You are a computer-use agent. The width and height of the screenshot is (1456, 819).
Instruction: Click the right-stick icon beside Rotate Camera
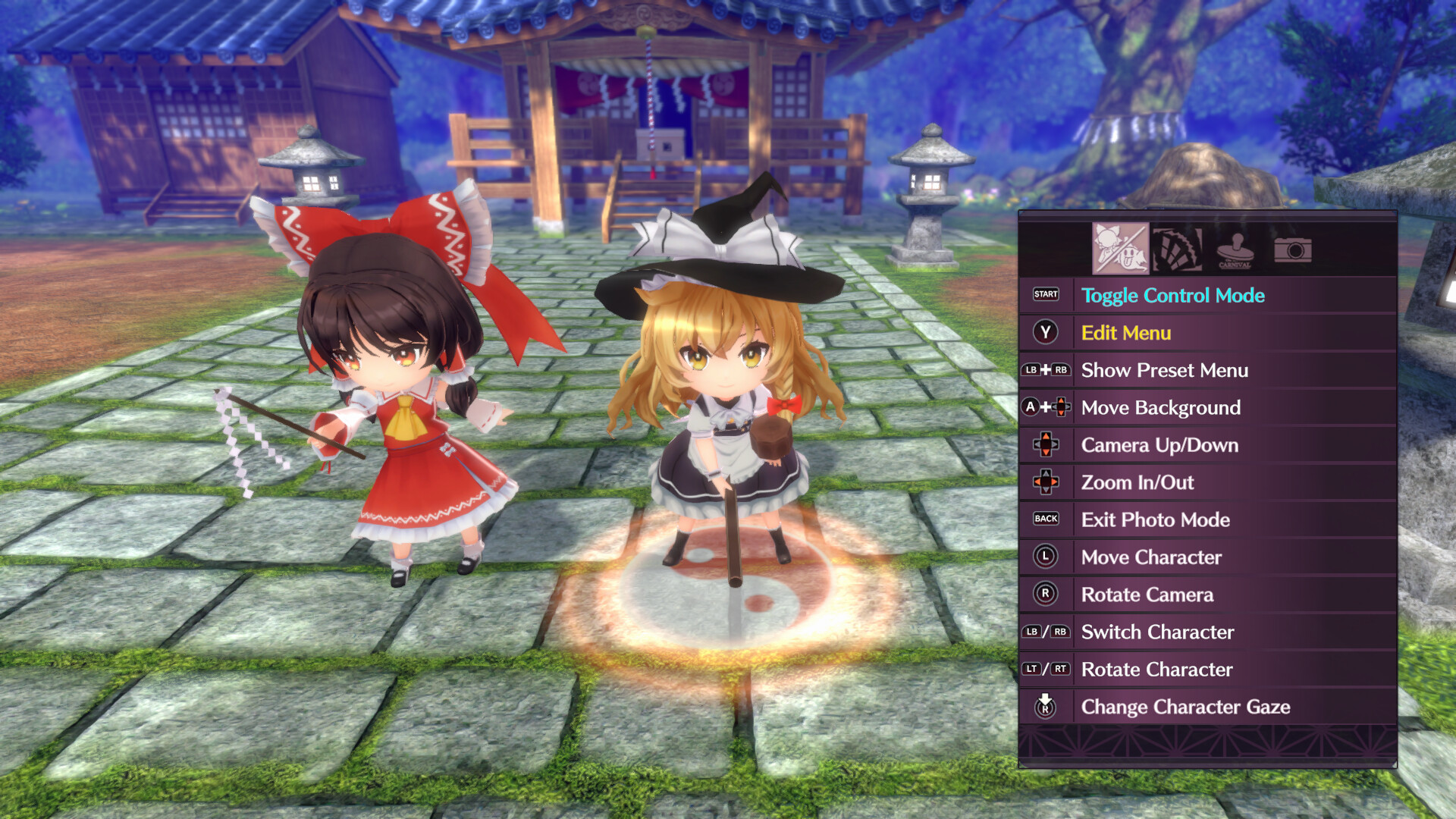coord(1046,595)
